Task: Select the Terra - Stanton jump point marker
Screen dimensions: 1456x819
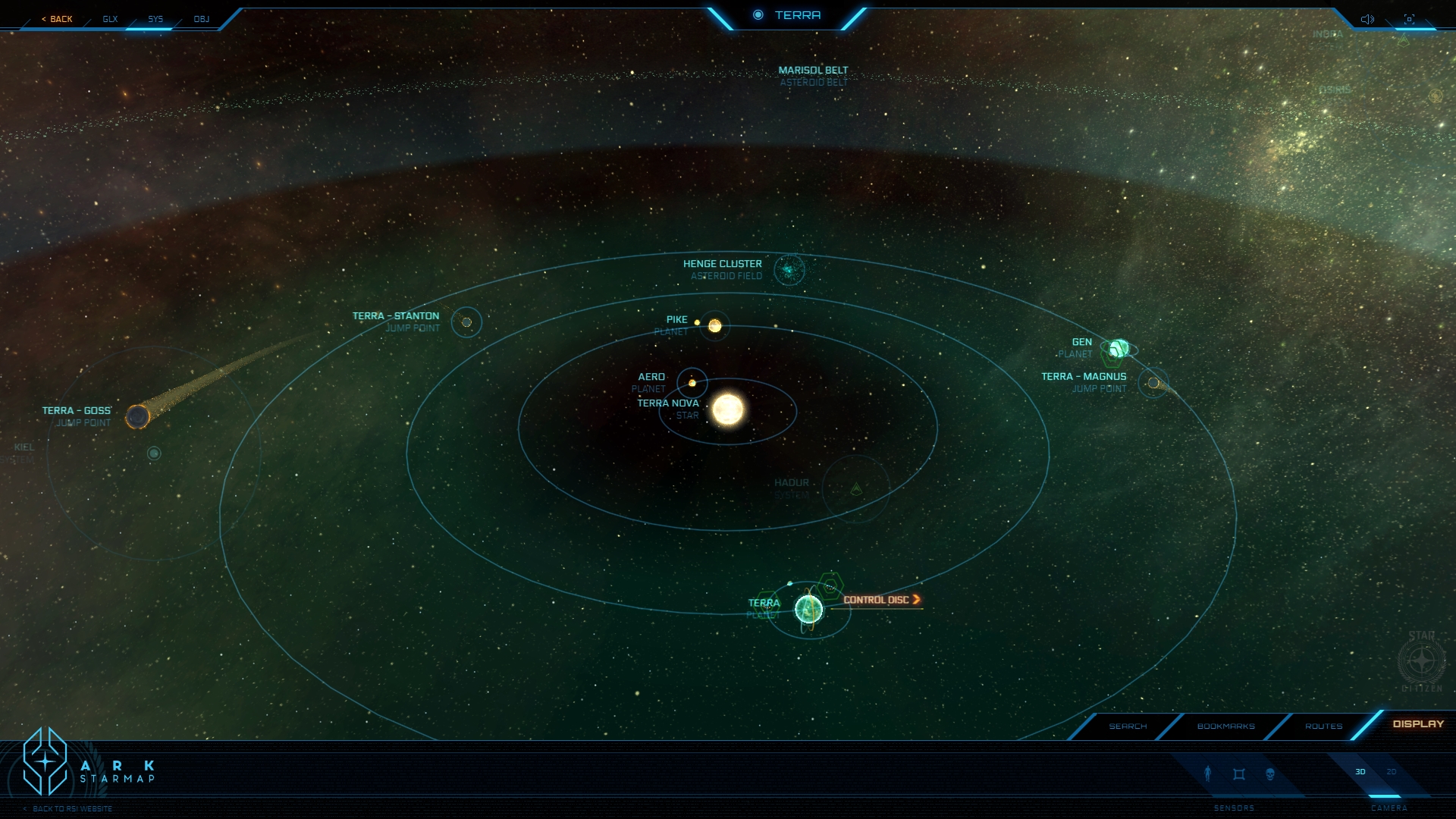Action: (466, 322)
